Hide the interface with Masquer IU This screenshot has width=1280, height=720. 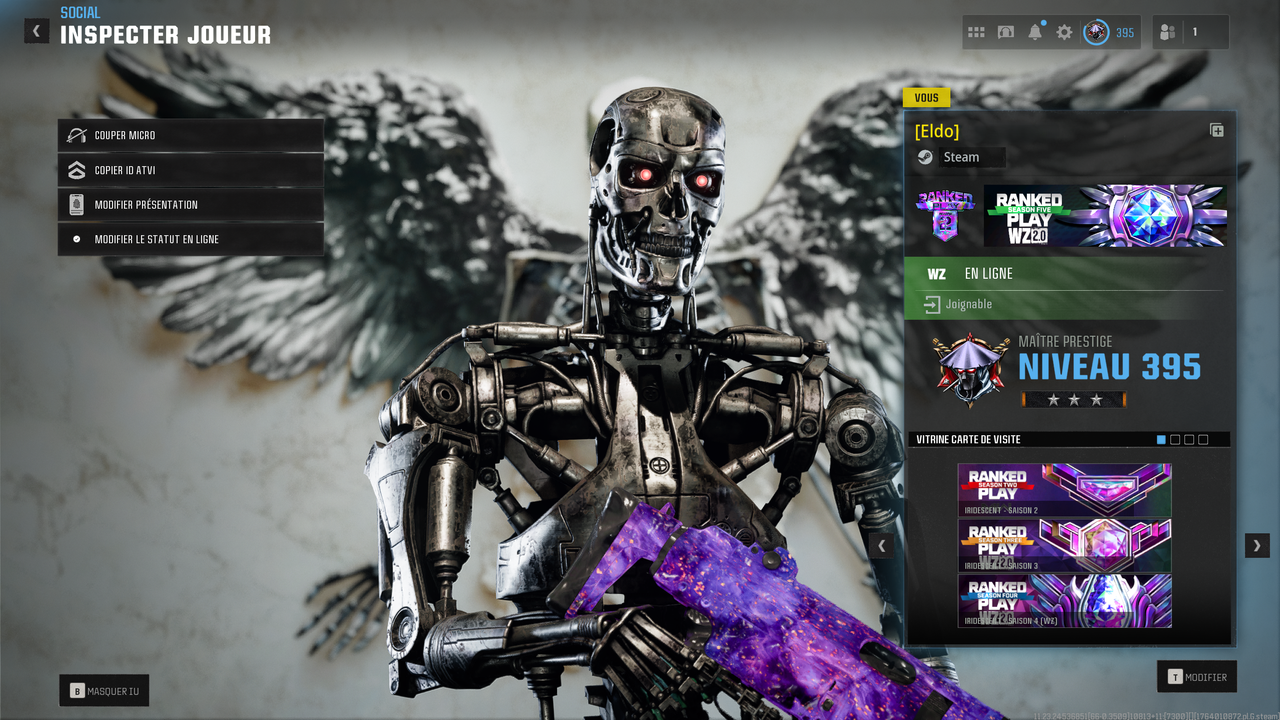pos(104,690)
